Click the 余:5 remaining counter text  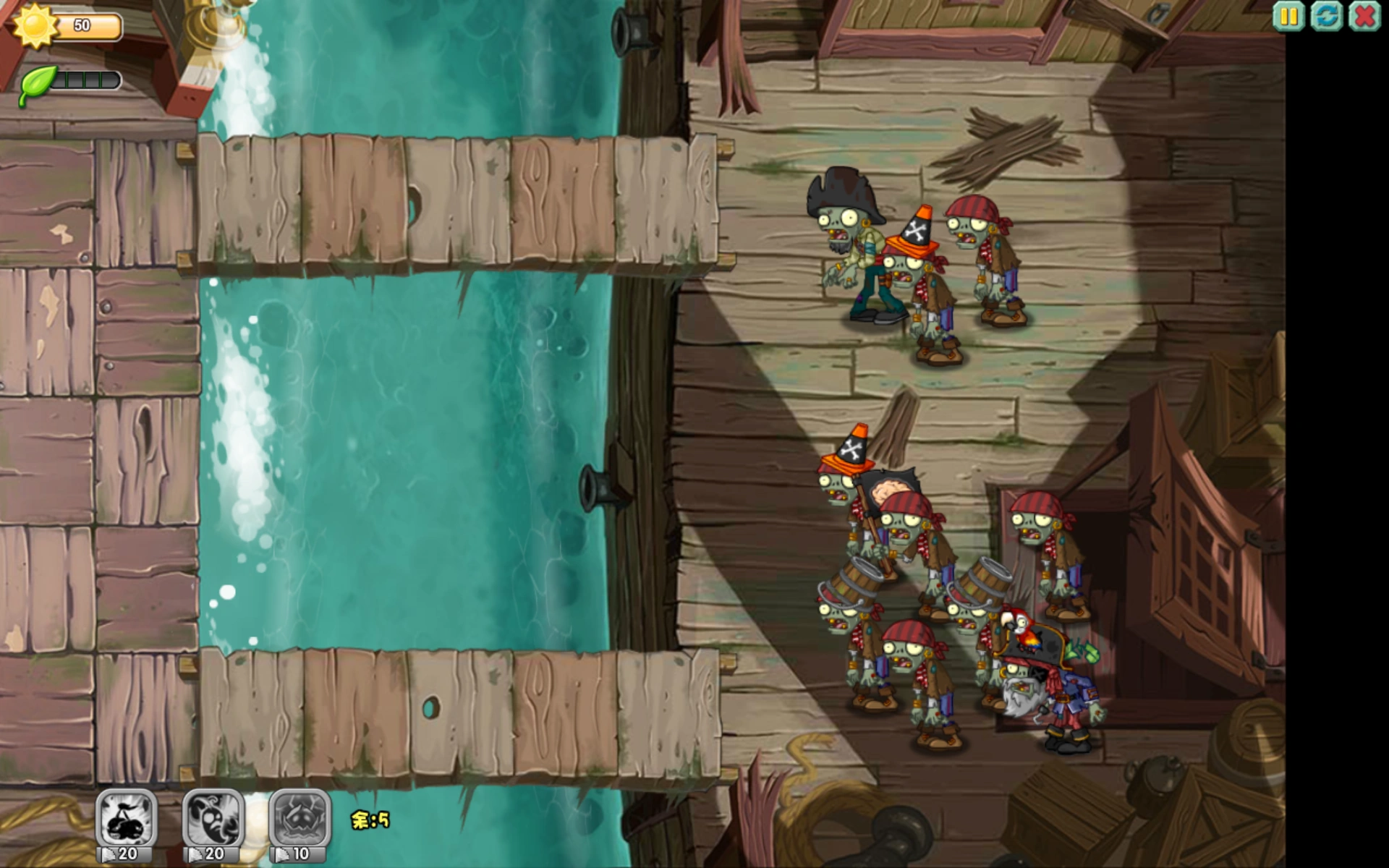[x=369, y=821]
